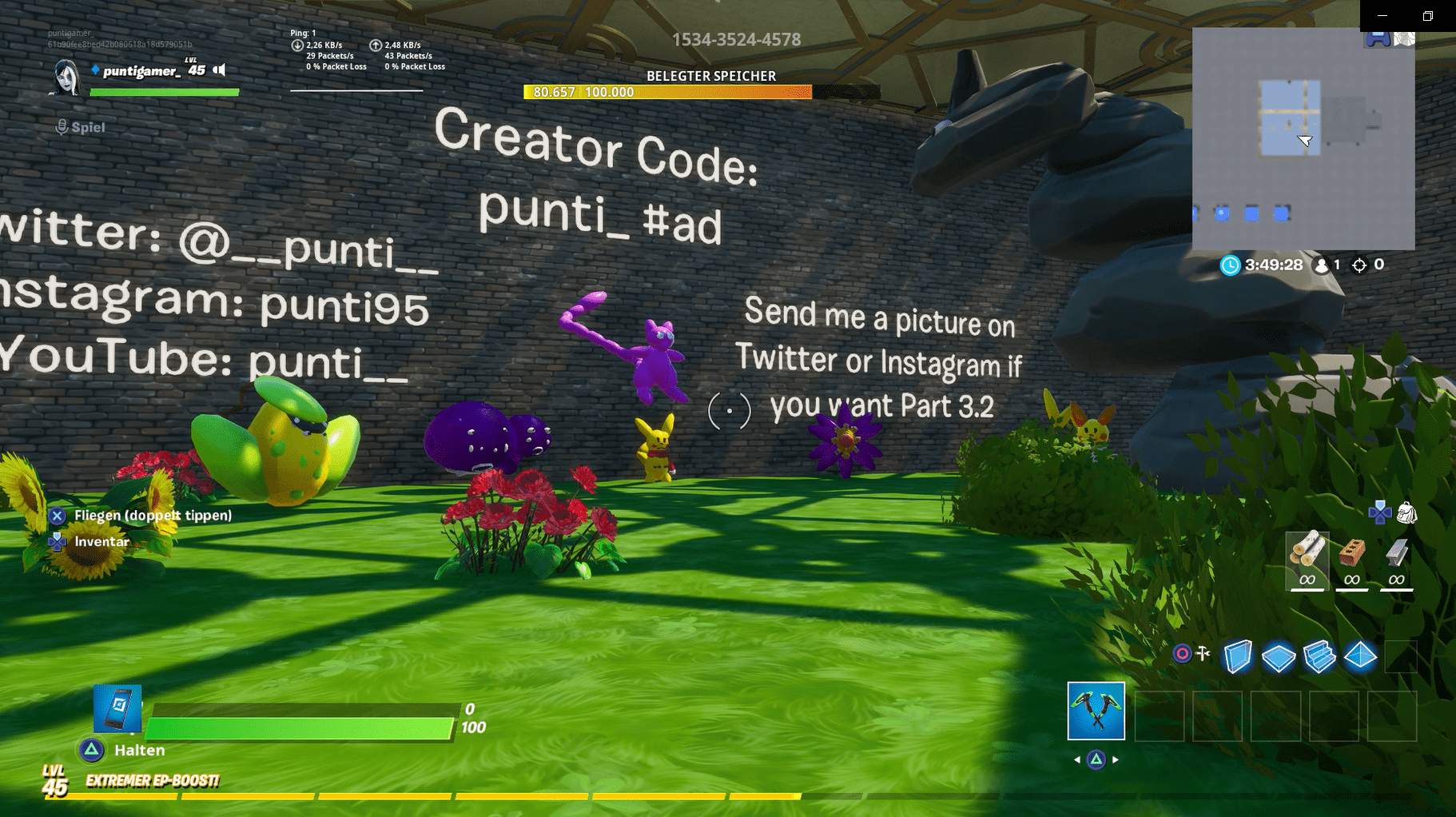Open the backpack inventory icon
1456x817 pixels.
(1406, 513)
